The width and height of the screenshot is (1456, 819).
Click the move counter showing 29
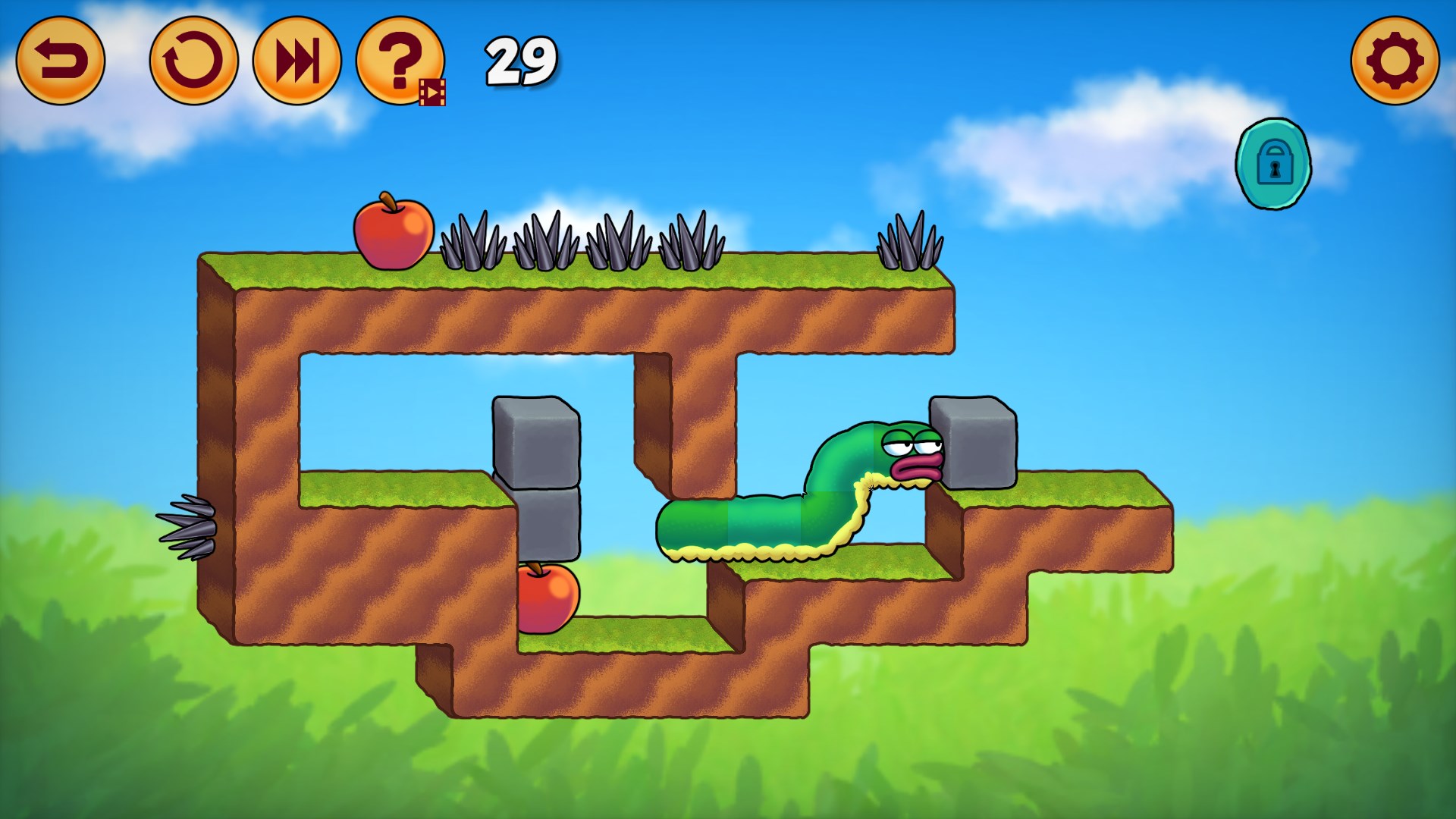(519, 63)
